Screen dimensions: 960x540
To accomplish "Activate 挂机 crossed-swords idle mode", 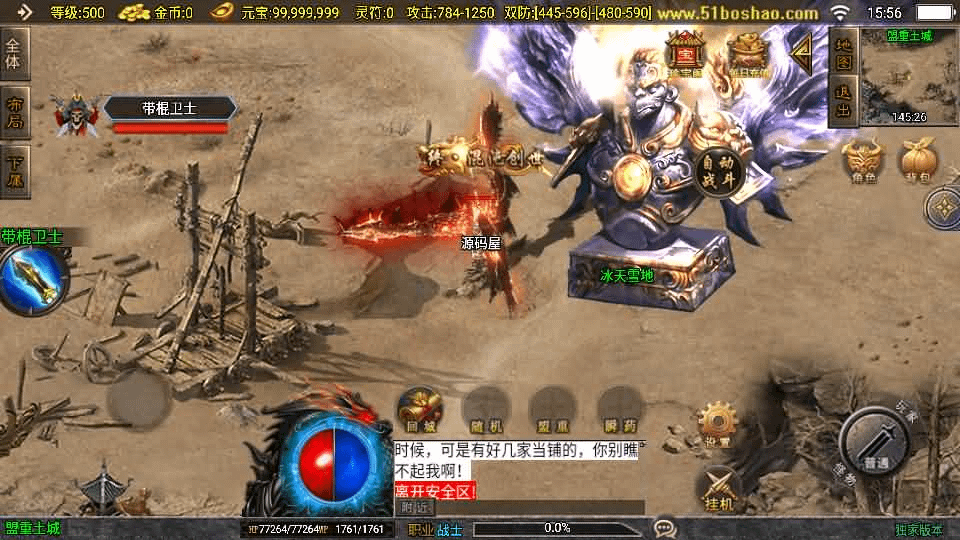I will tap(718, 489).
